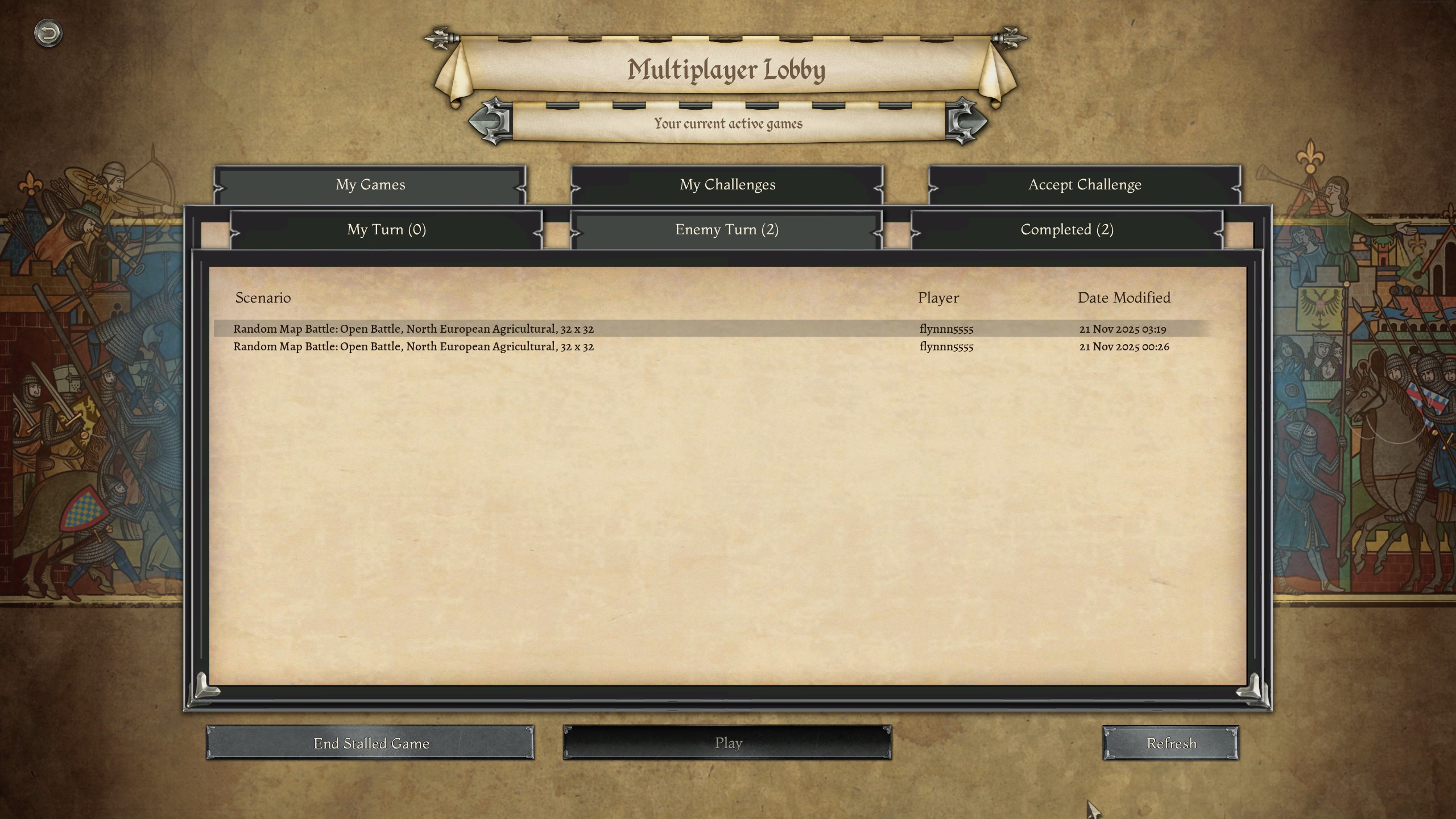Click the End Stalled Game button
The width and height of the screenshot is (1456, 819).
click(370, 743)
